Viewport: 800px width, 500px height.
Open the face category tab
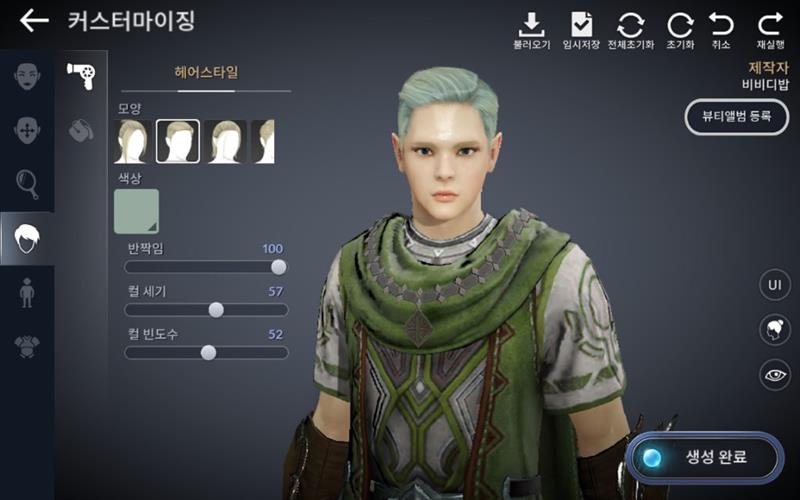point(27,75)
